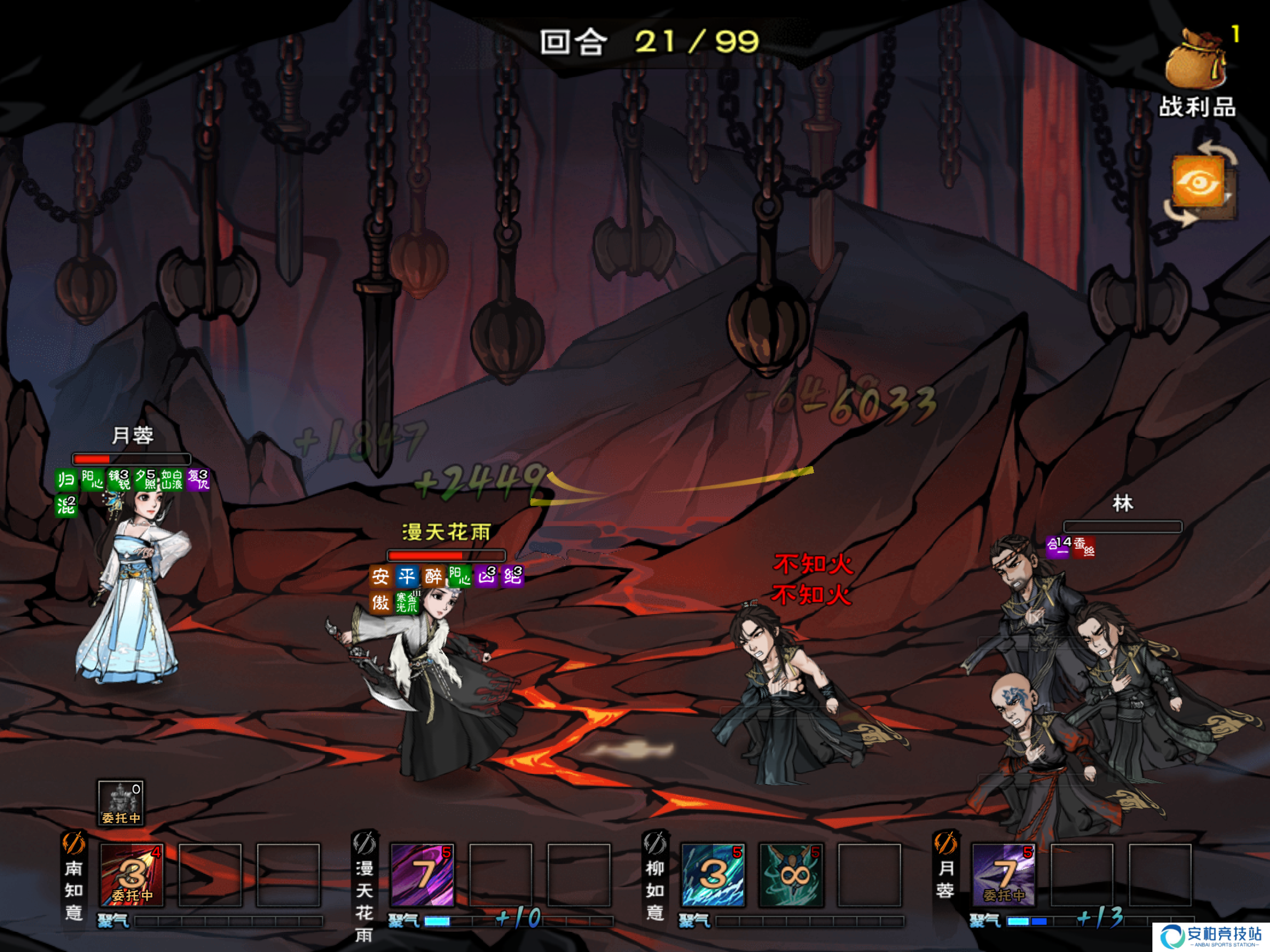Toggle the delegate icon above 月蓉's bottom-bar name

pyautogui.click(x=945, y=844)
